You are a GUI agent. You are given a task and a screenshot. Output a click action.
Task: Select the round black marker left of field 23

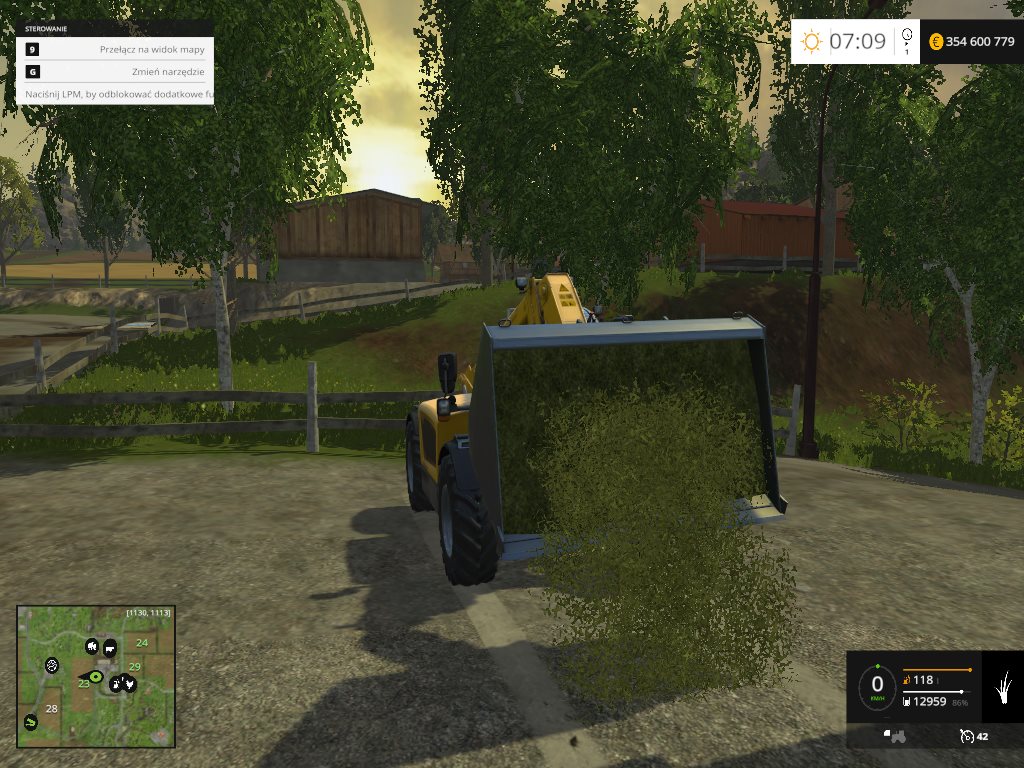52,665
